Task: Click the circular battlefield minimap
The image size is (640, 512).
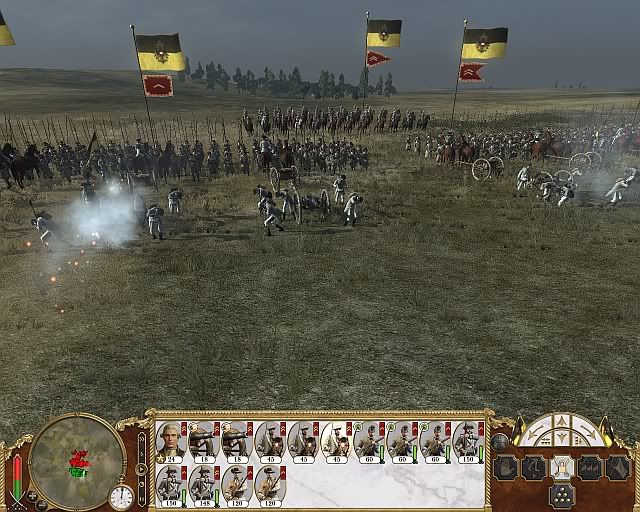Action: point(77,461)
